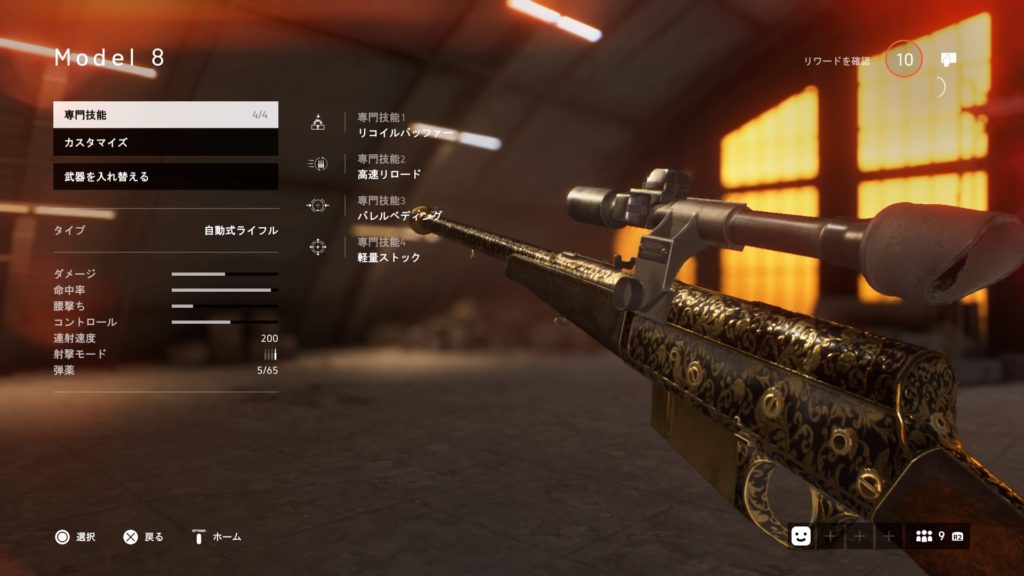Viewport: 1024px width, 576px height.
Task: Open the rewards counter showing 10
Action: click(904, 60)
